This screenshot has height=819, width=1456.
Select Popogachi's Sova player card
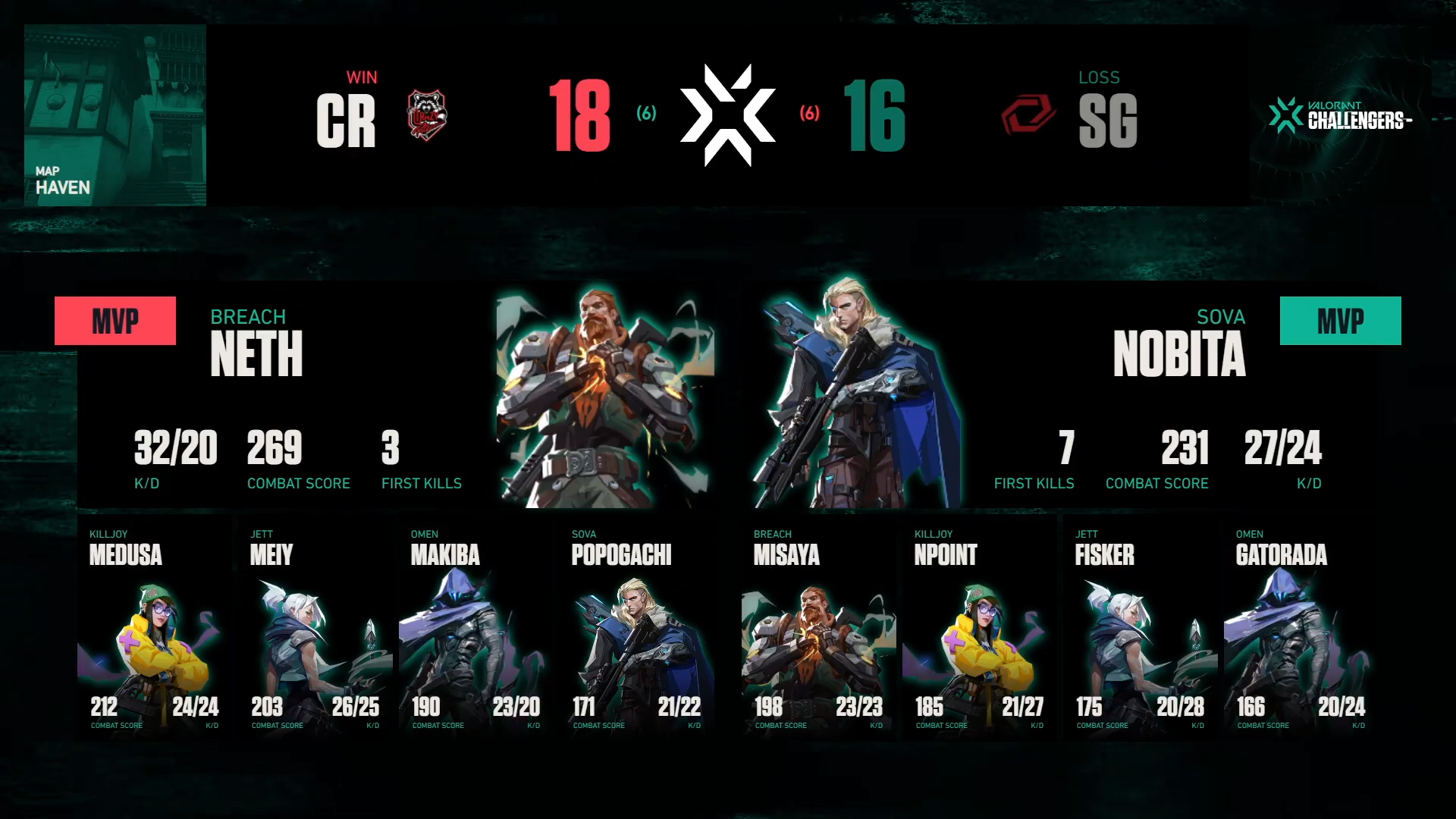637,629
